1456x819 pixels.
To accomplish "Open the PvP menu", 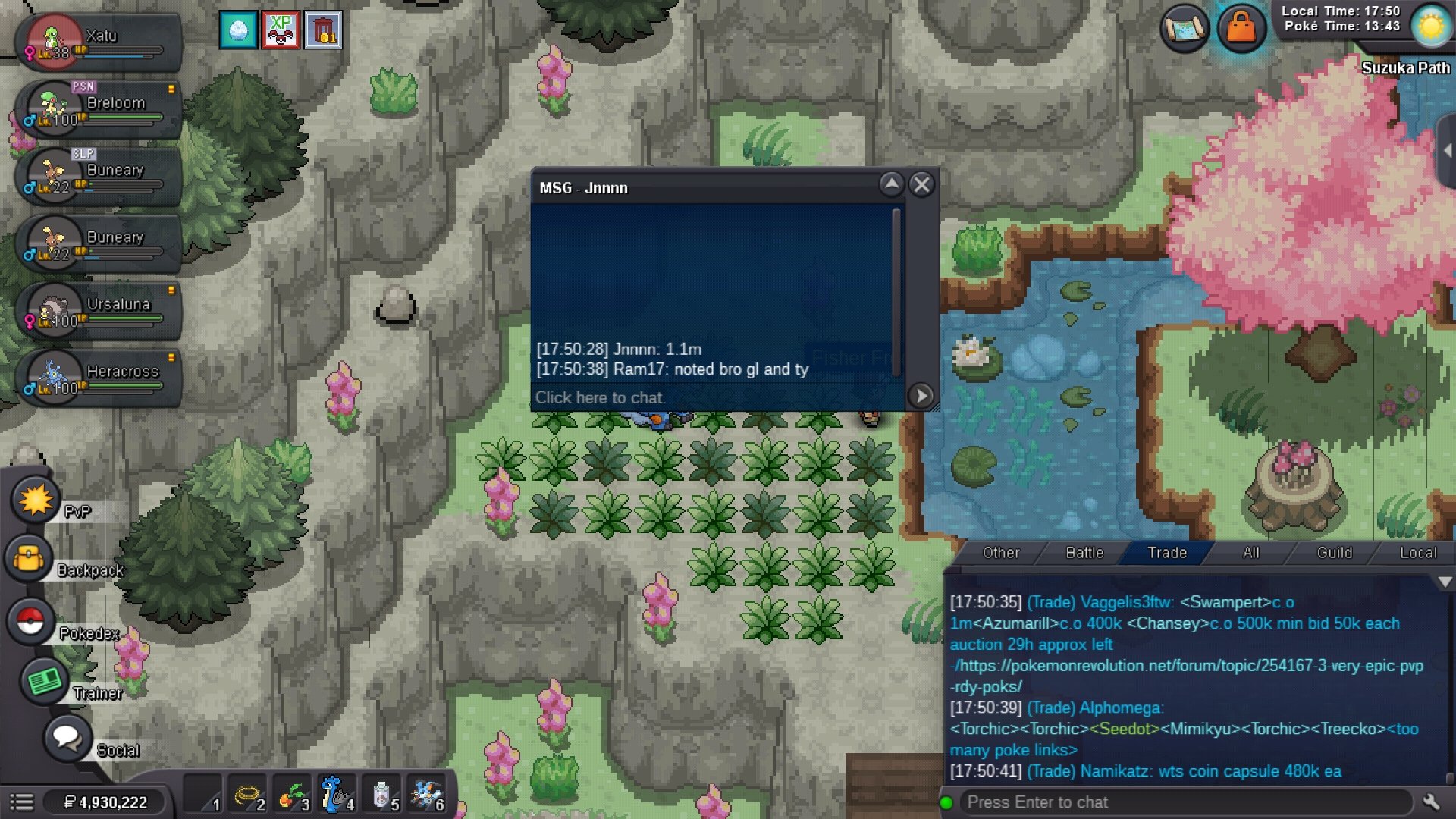I will click(35, 500).
